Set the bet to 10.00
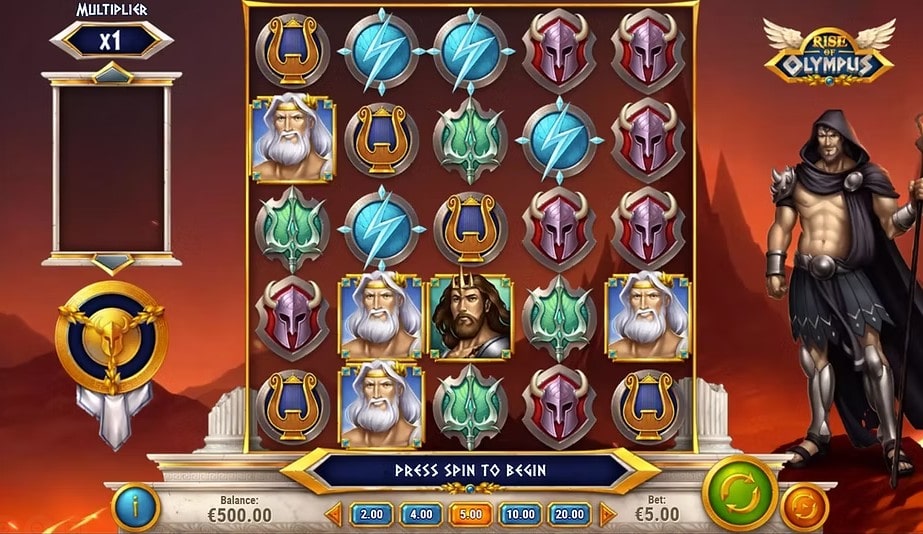Screen dimensions: 923x534 (518, 514)
